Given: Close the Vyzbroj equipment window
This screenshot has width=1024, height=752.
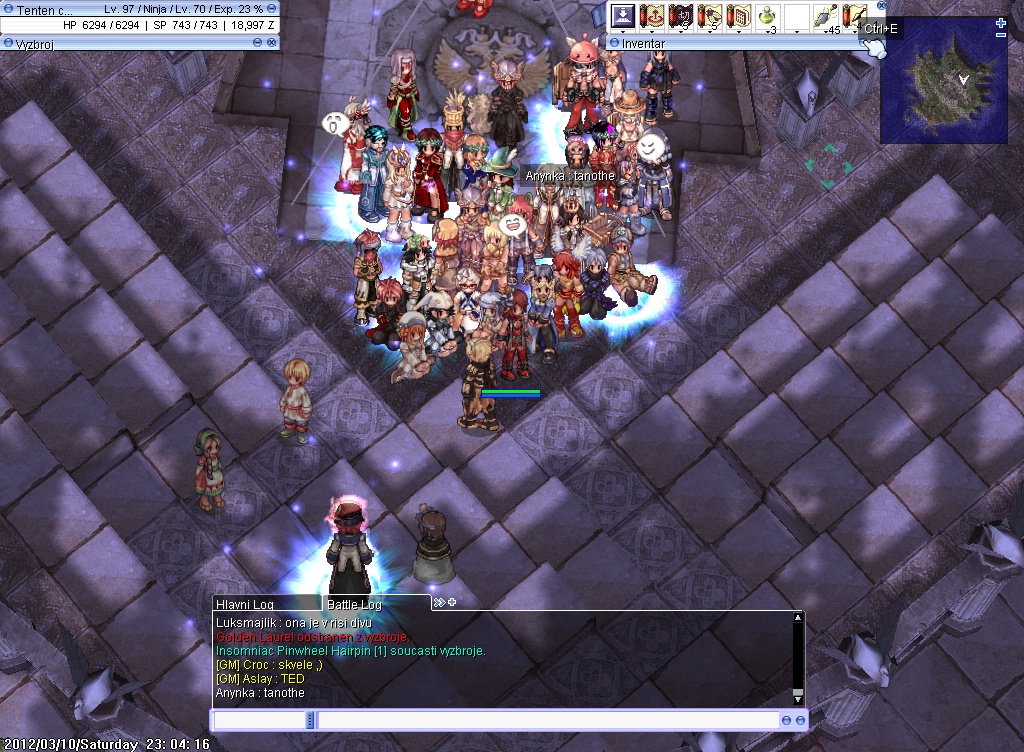Looking at the screenshot, I should click(272, 43).
